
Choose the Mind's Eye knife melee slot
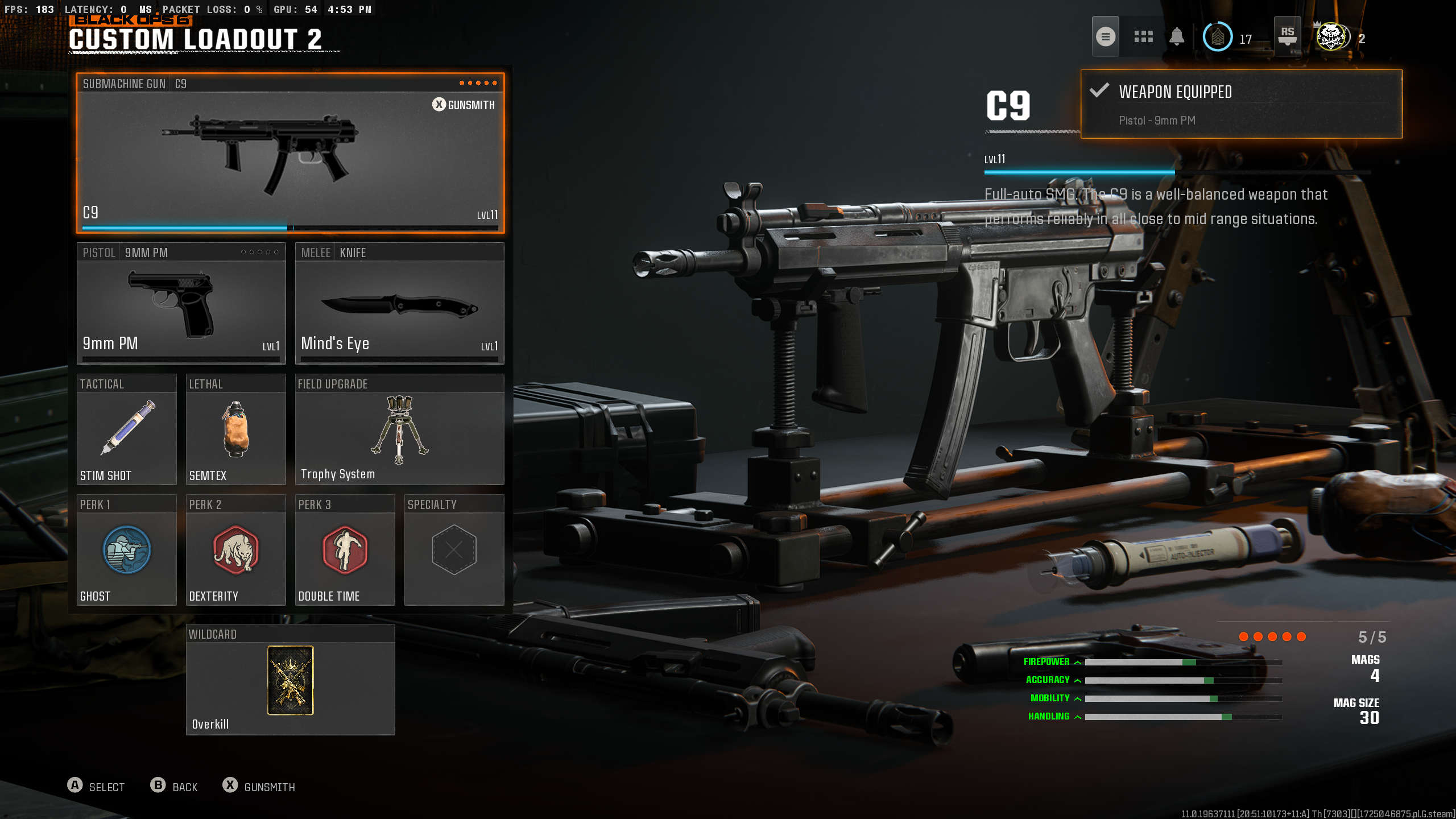[x=399, y=304]
